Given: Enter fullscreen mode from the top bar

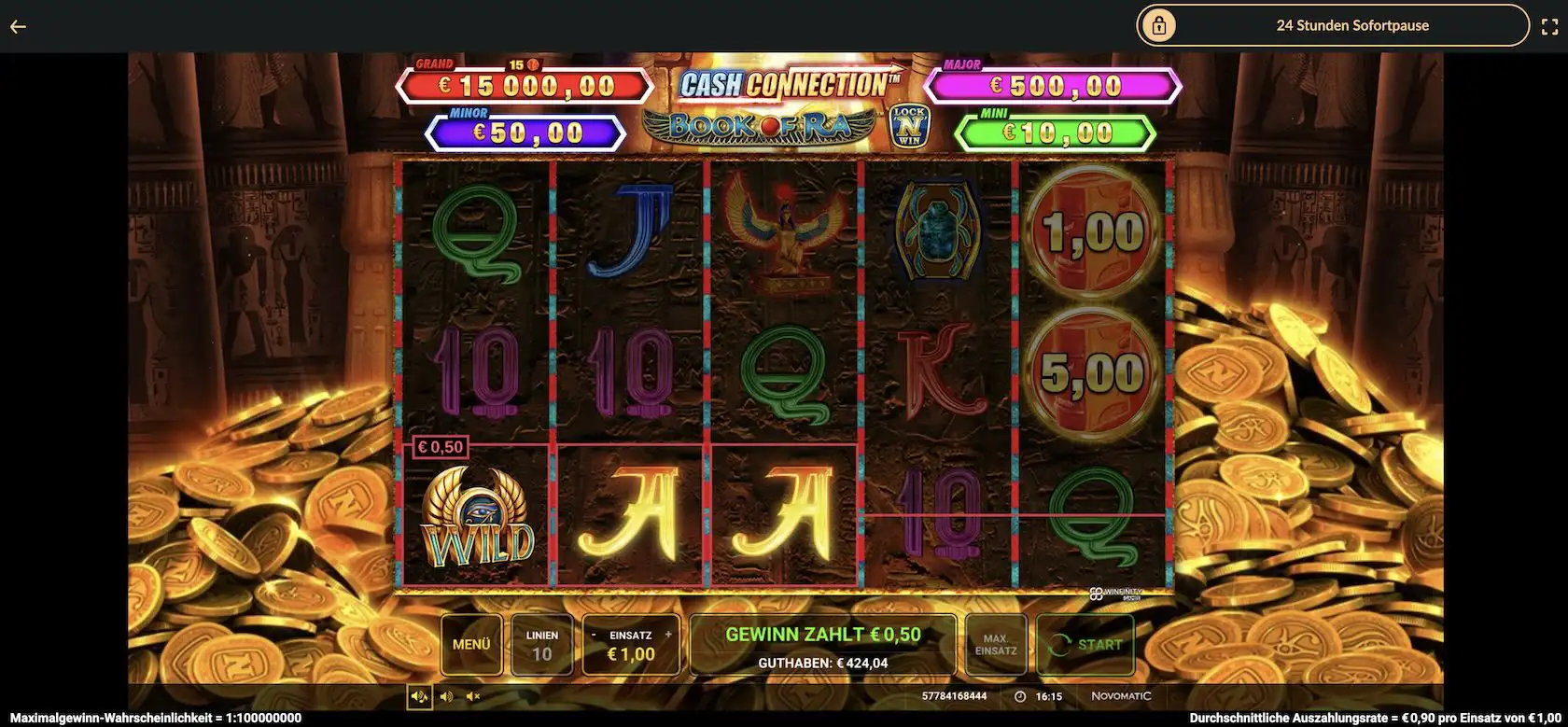Looking at the screenshot, I should [1548, 25].
